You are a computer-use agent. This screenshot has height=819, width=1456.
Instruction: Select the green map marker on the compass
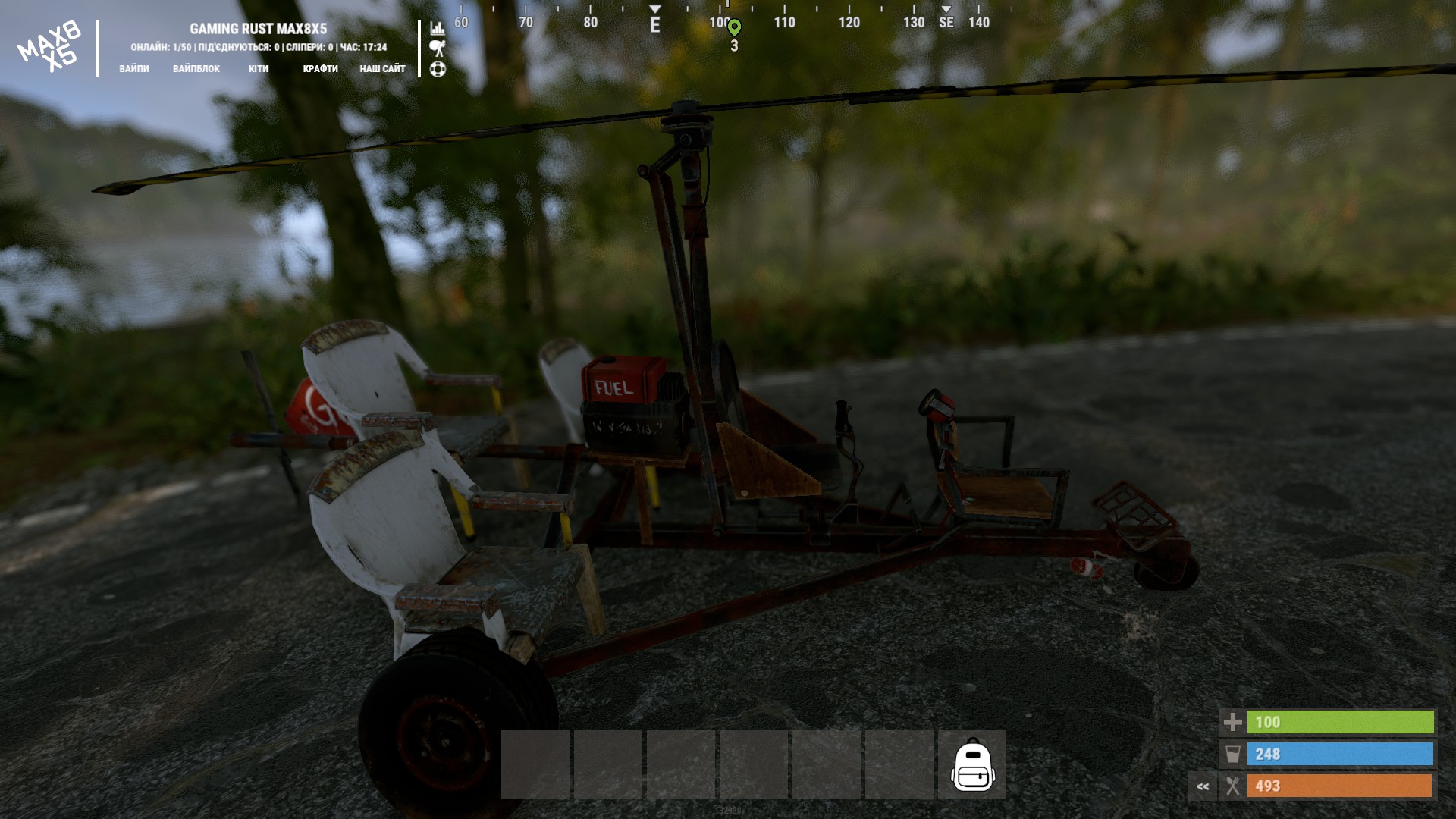click(x=734, y=28)
